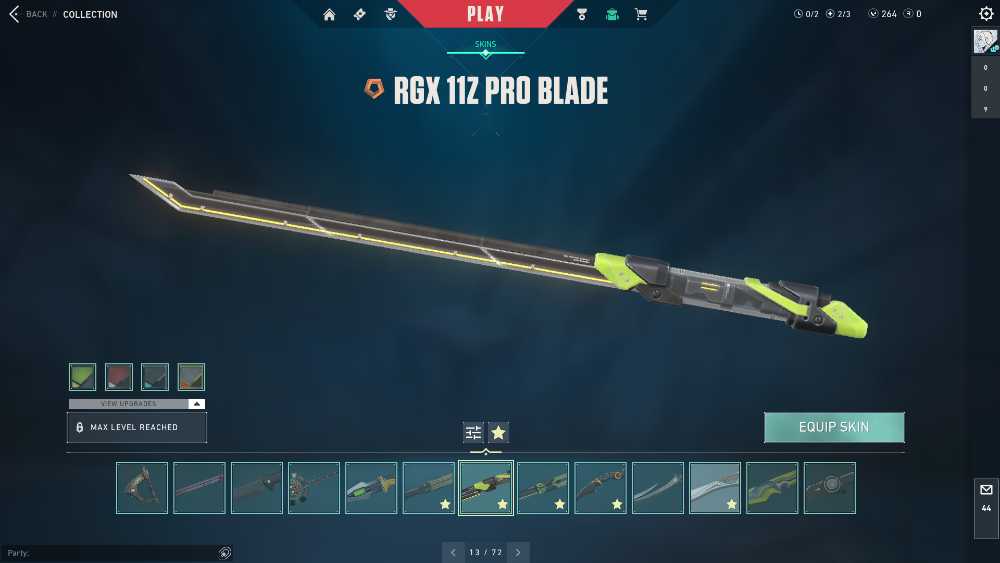Viewport: 1000px width, 563px height.
Task: Choose the red color variant swatch
Action: (119, 377)
